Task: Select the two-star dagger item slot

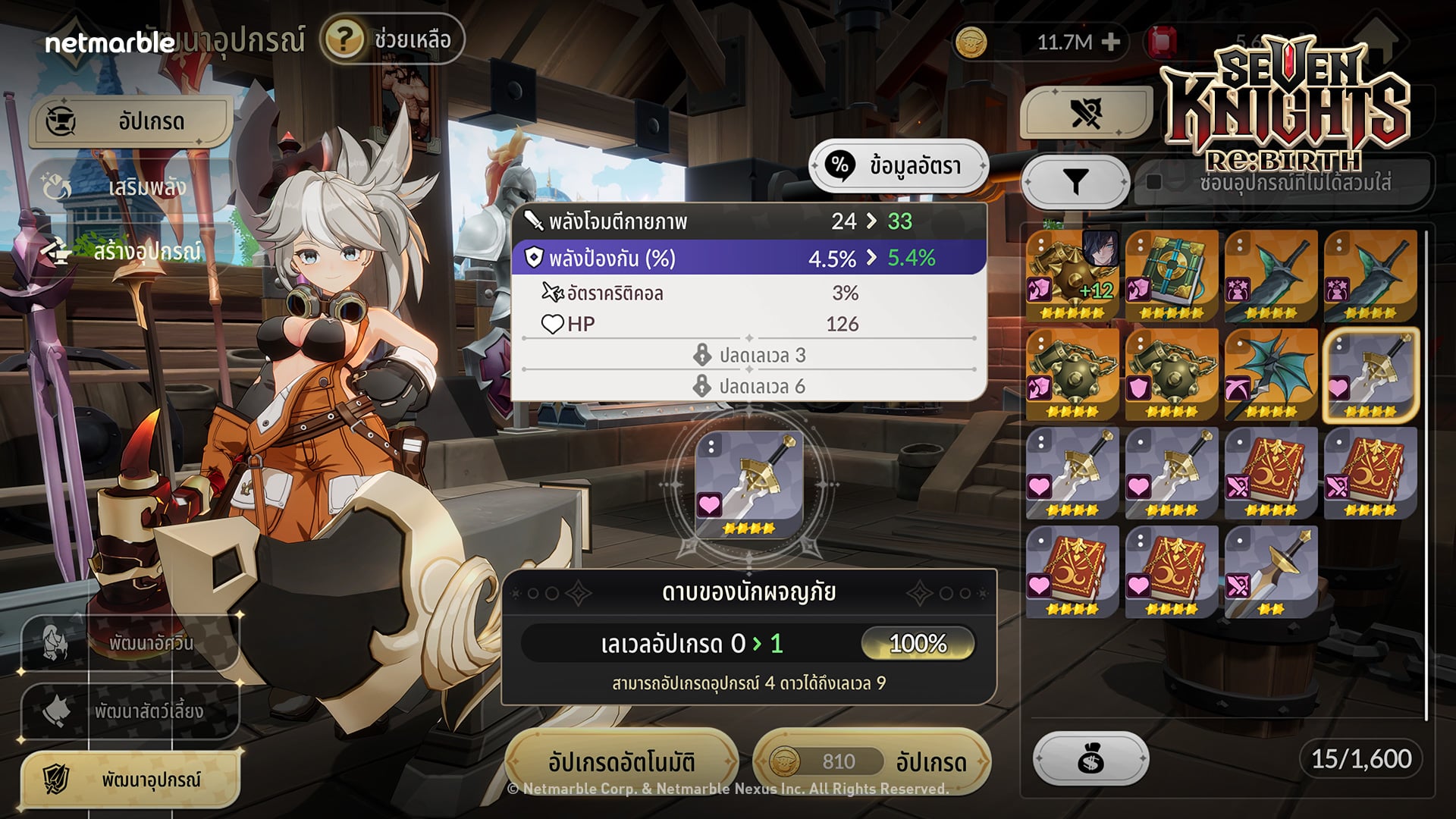Action: [x=1271, y=572]
